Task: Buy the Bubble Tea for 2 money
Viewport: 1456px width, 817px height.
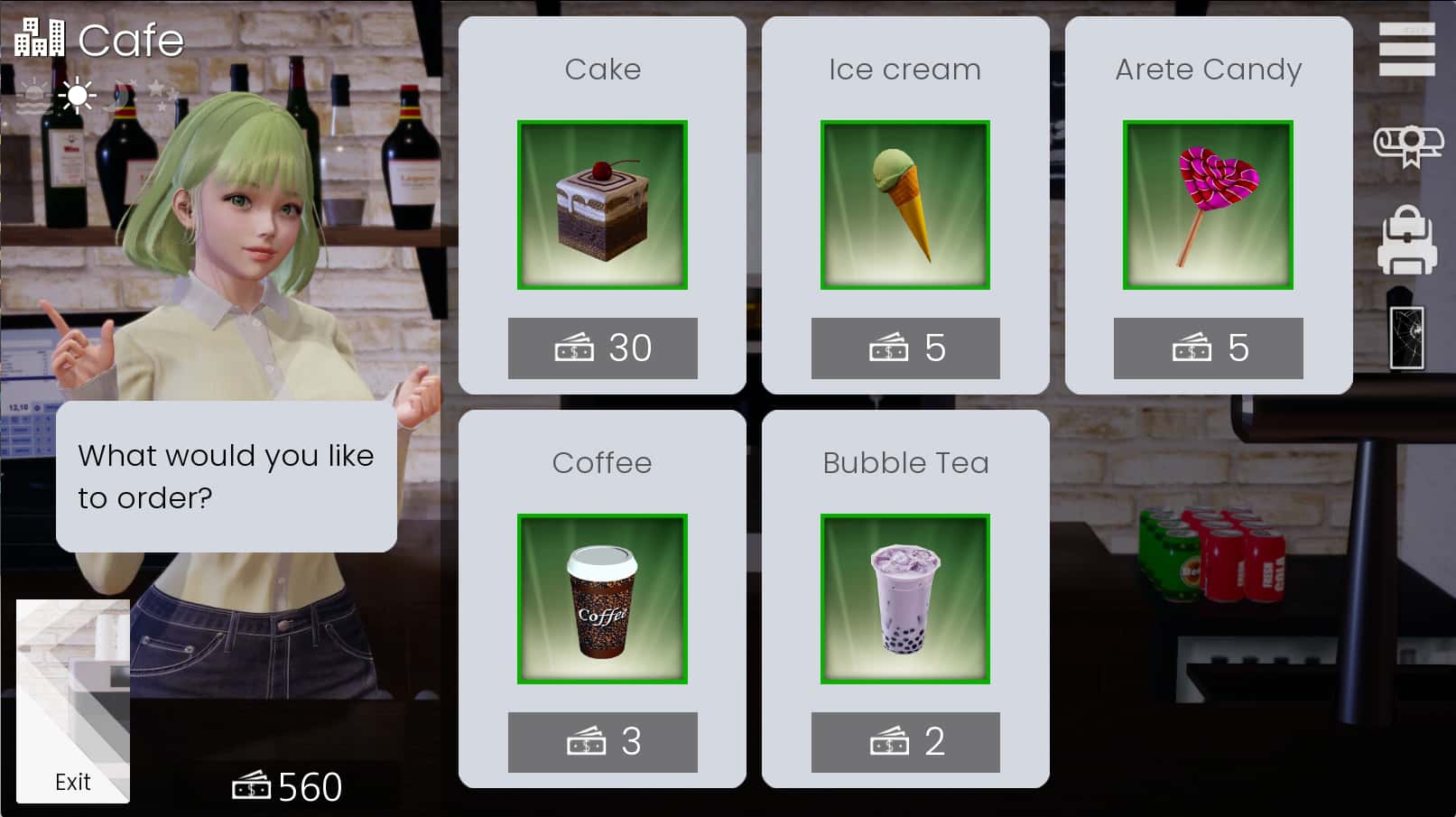Action: (905, 742)
